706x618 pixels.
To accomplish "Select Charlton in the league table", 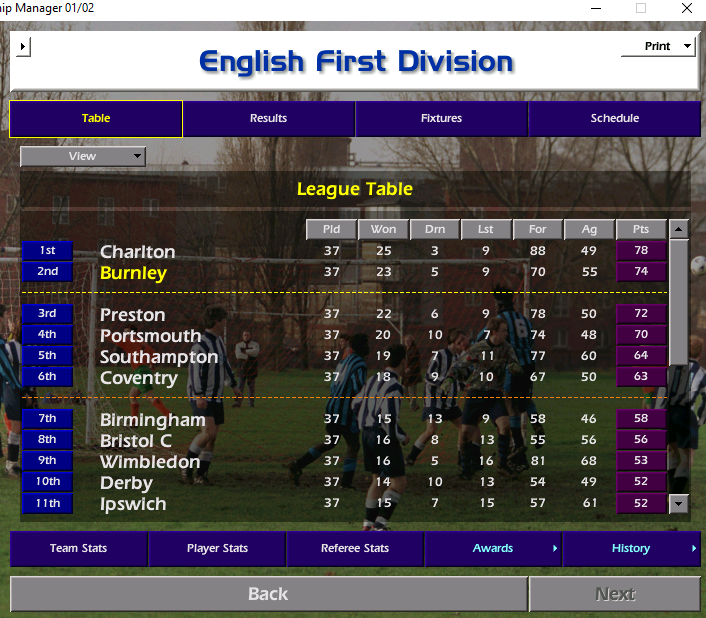I will (x=137, y=251).
